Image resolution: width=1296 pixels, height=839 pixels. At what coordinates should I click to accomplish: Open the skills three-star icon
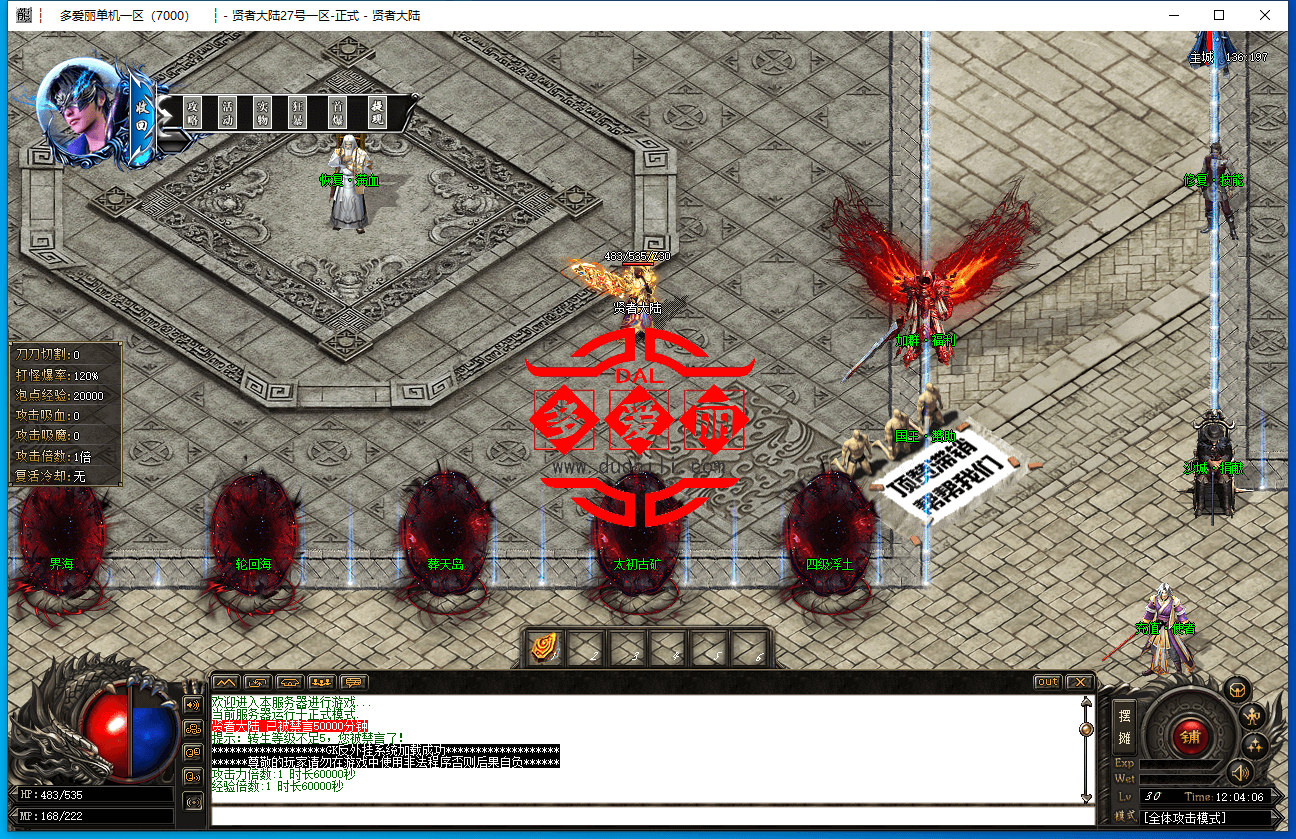(1254, 745)
